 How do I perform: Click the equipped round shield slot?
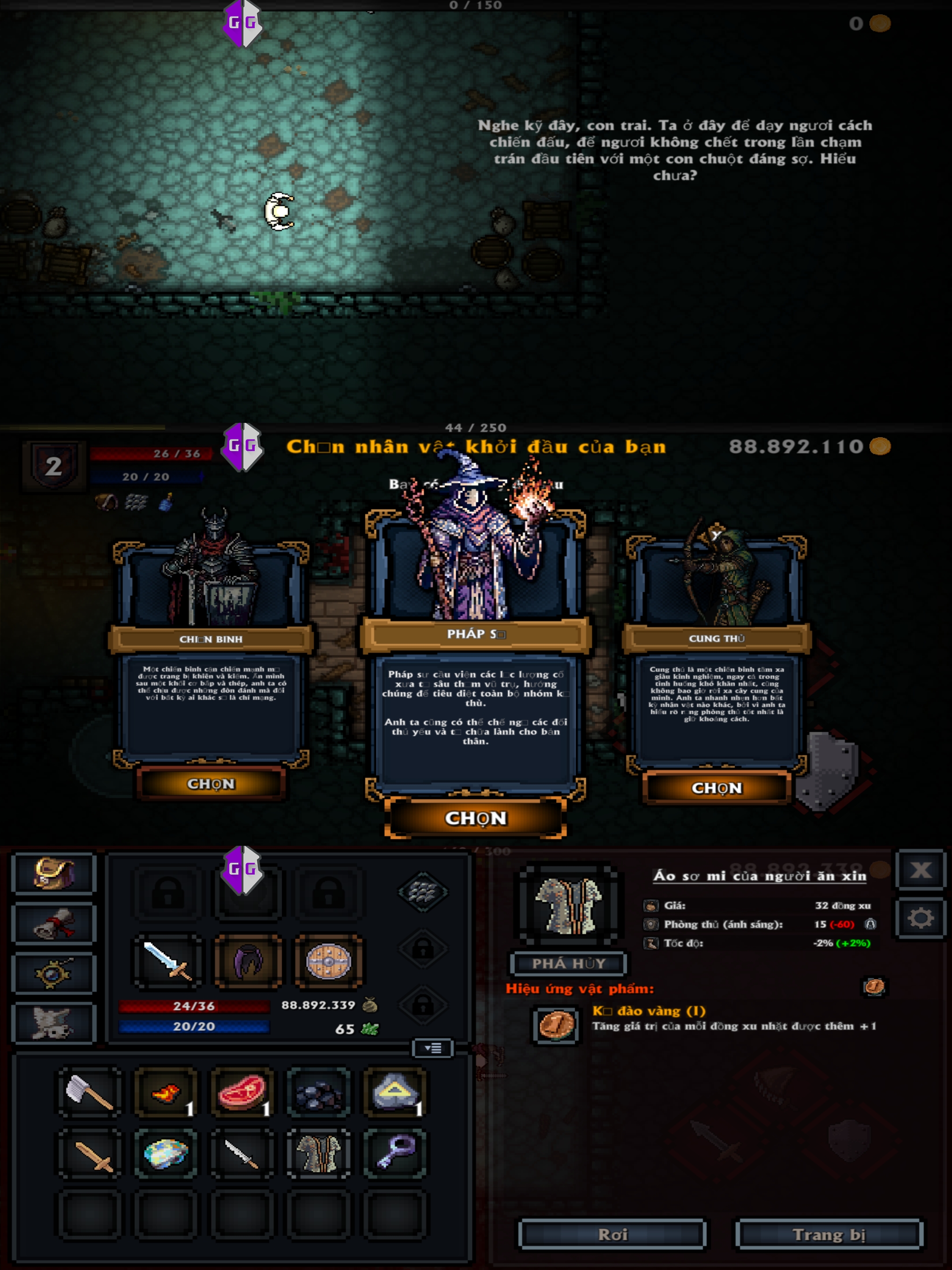328,961
